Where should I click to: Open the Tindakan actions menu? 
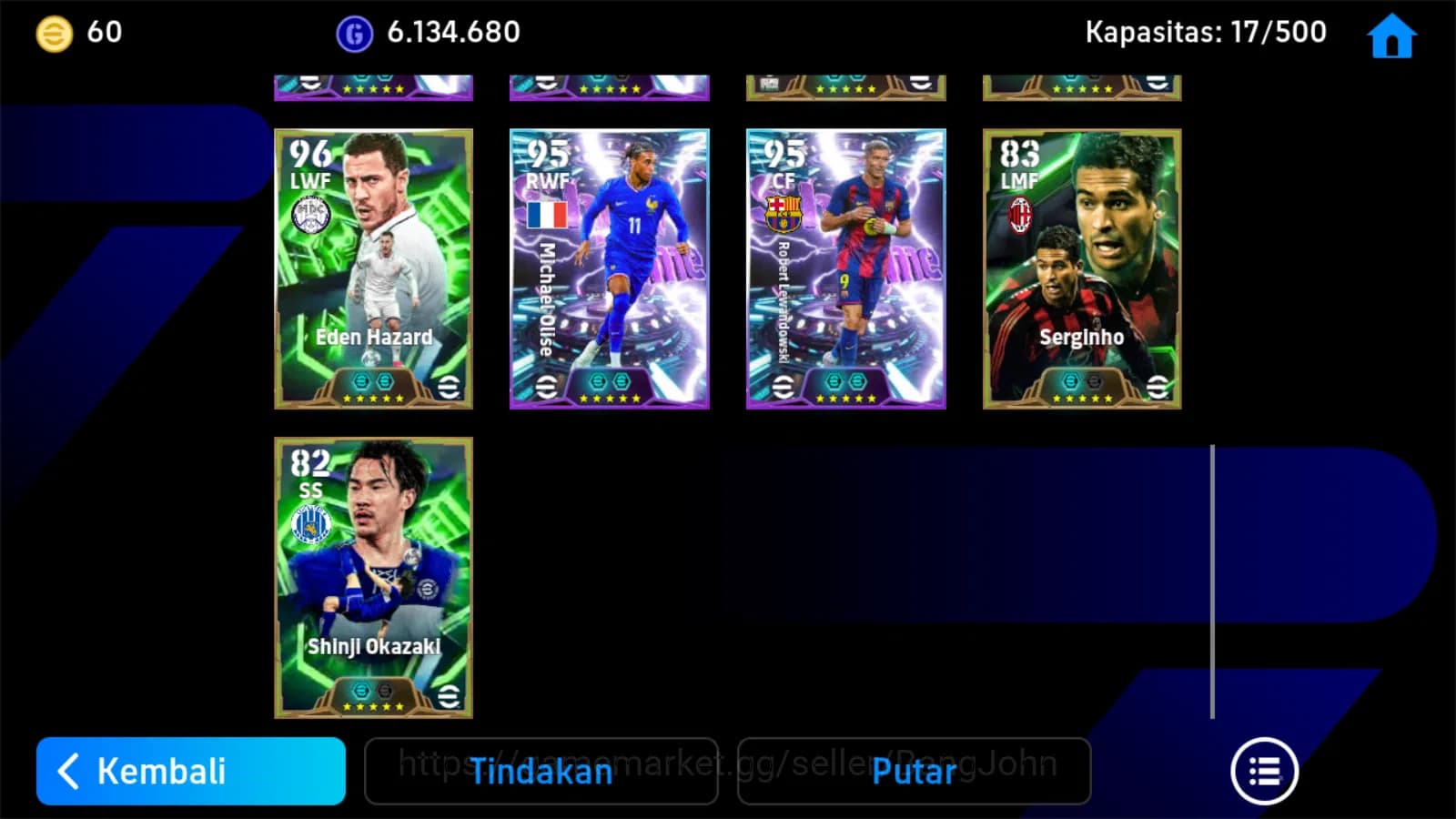click(x=541, y=772)
